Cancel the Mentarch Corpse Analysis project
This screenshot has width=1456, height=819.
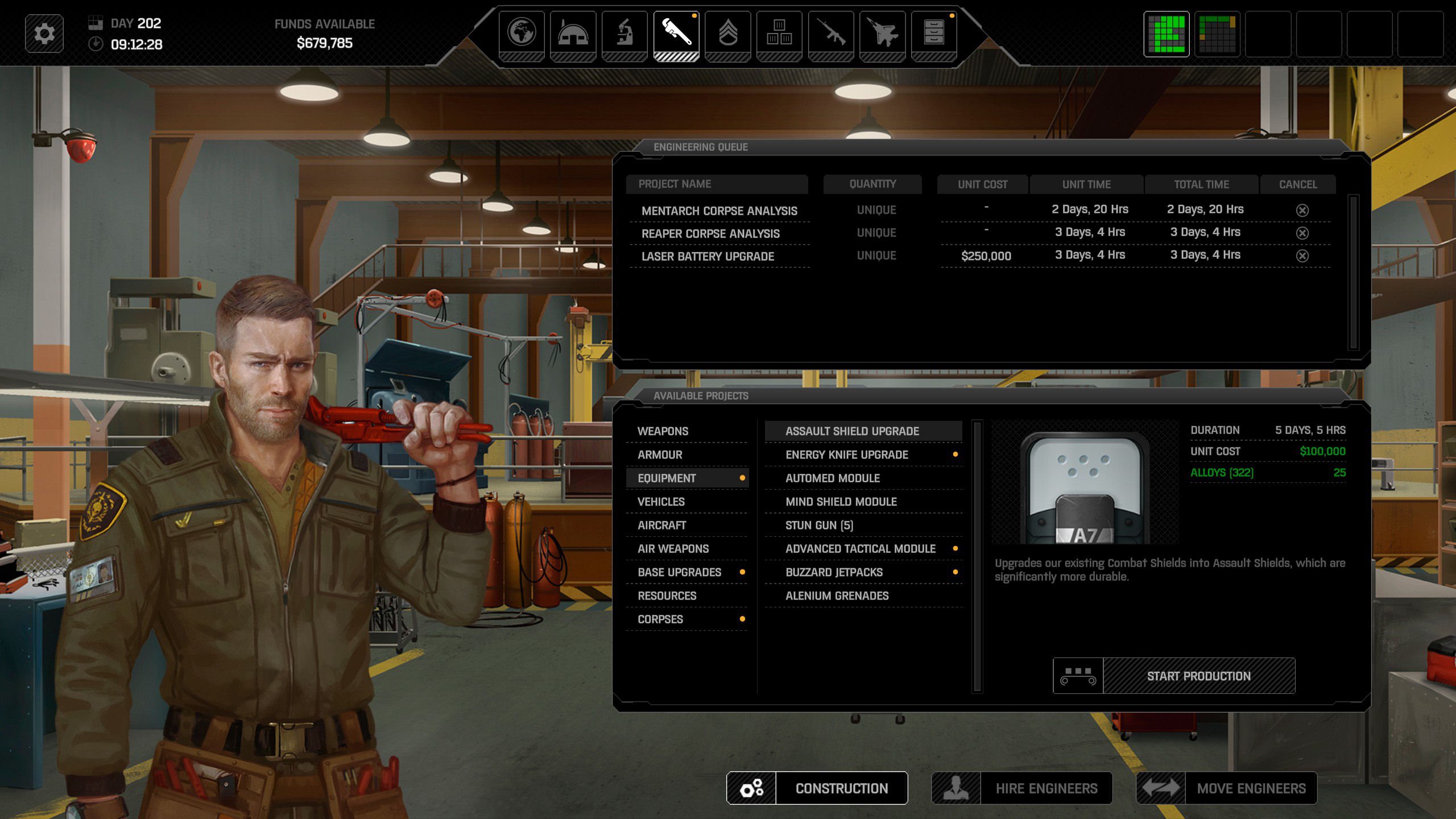[1302, 210]
